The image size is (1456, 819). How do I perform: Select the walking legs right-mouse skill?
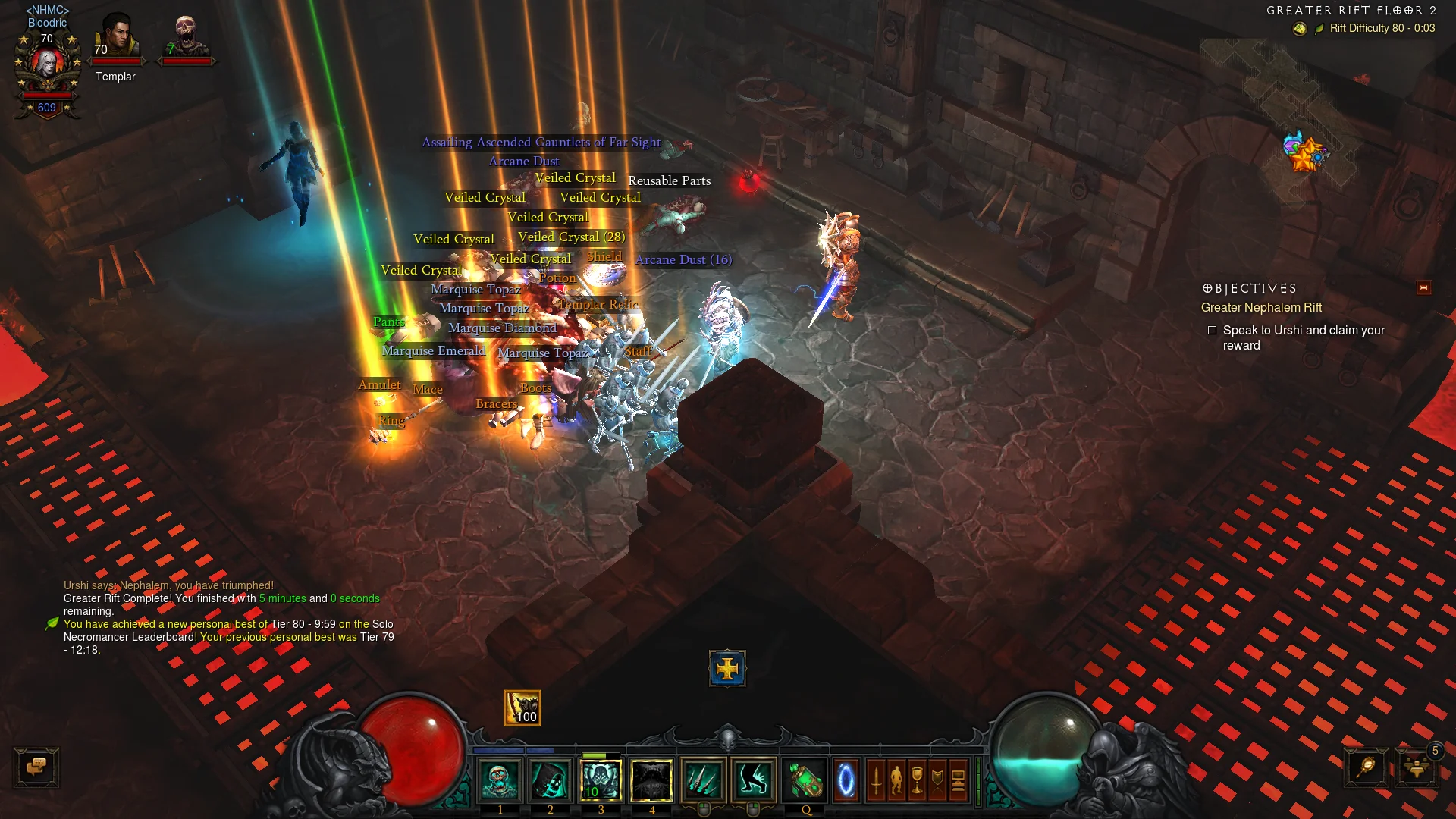click(x=753, y=780)
